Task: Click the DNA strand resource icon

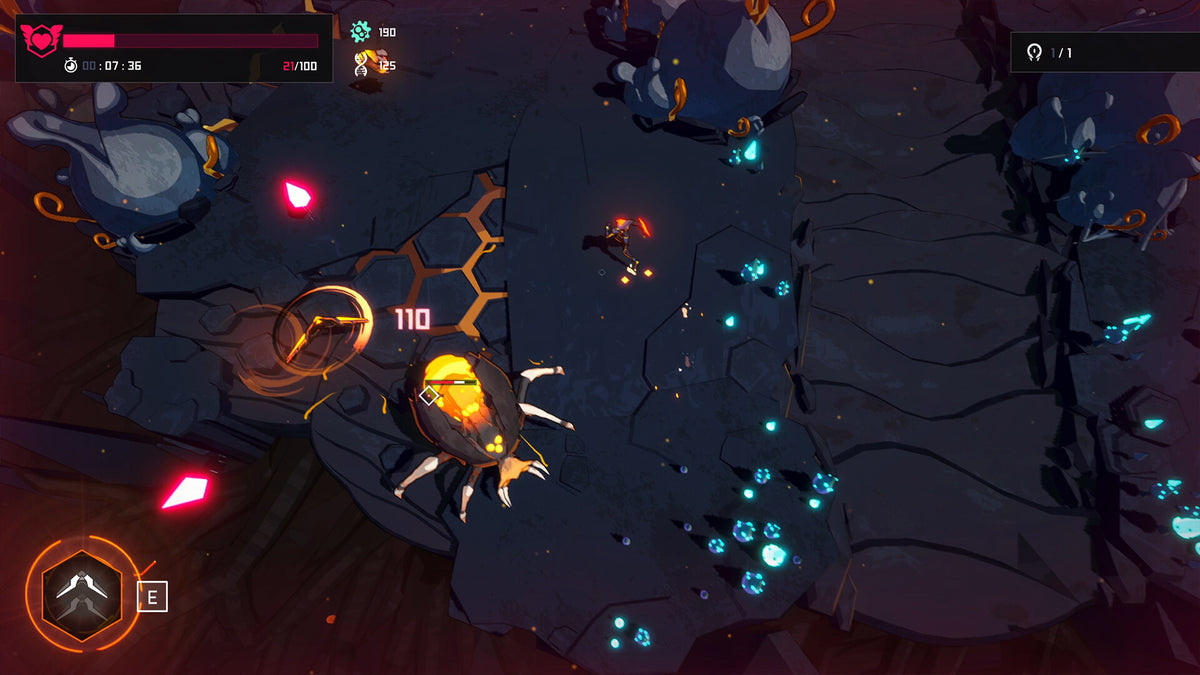Action: 361,65
